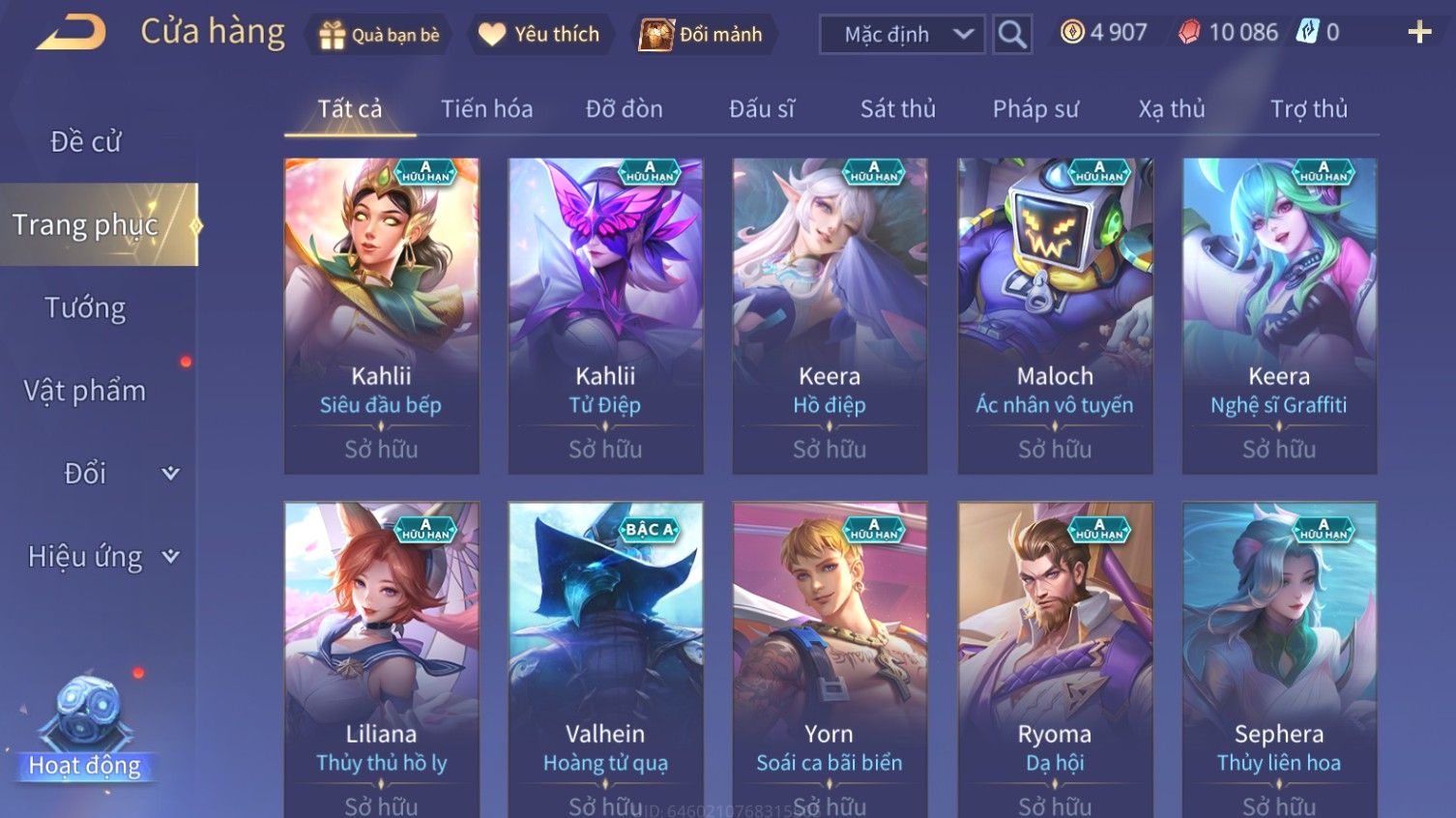This screenshot has height=818, width=1456.
Task: Expand the Mặc định sort dropdown
Action: coord(902,35)
